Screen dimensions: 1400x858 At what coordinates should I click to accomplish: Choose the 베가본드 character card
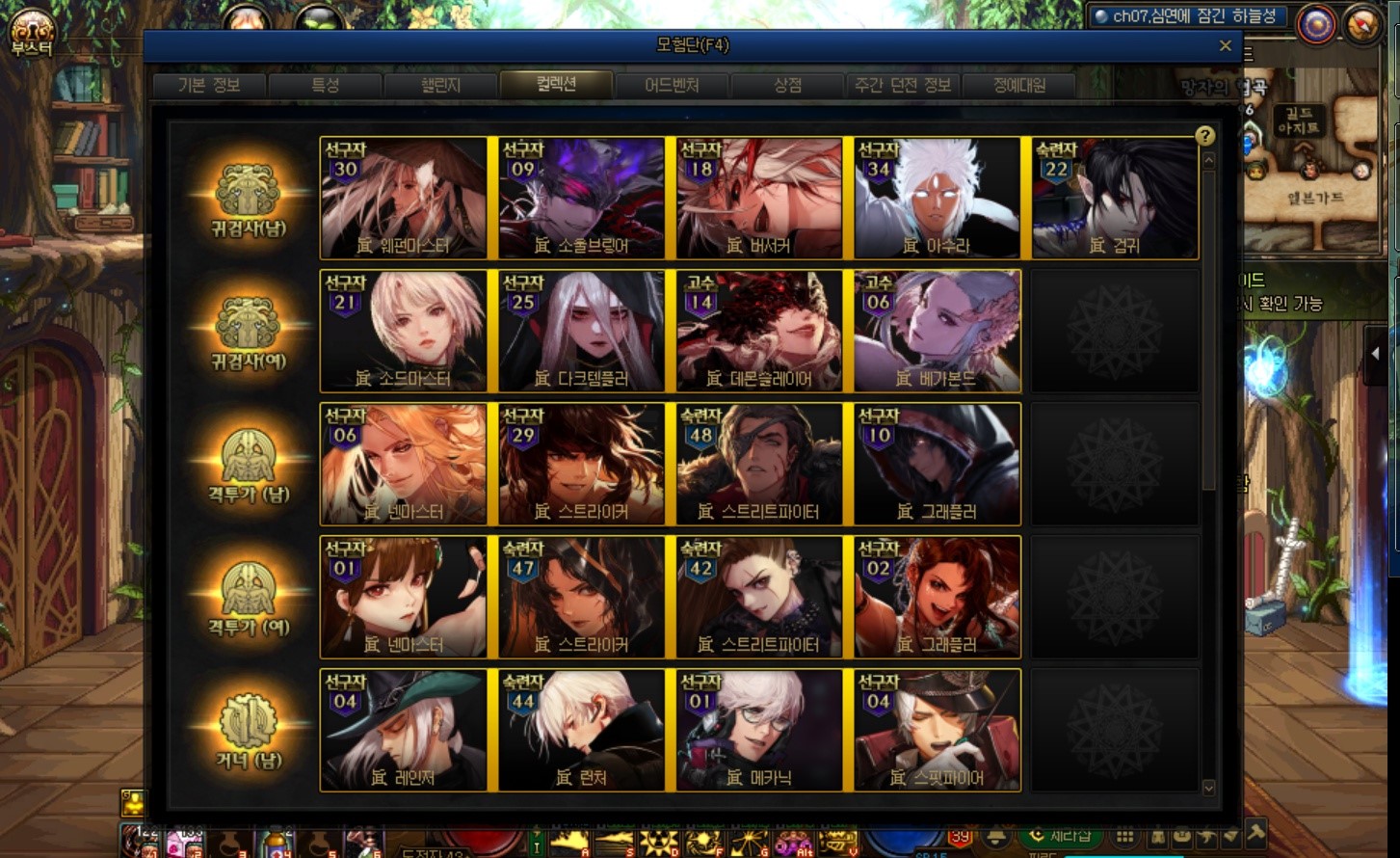click(x=938, y=332)
